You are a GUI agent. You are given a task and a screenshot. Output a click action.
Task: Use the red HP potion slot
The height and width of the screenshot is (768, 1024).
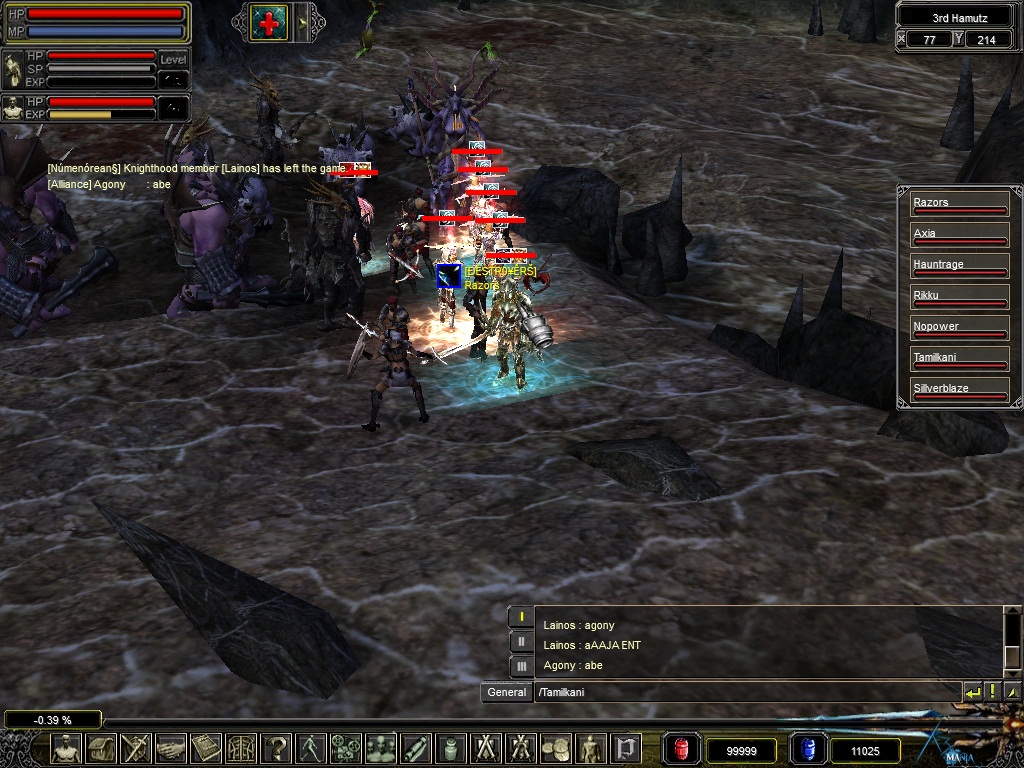tap(682, 749)
